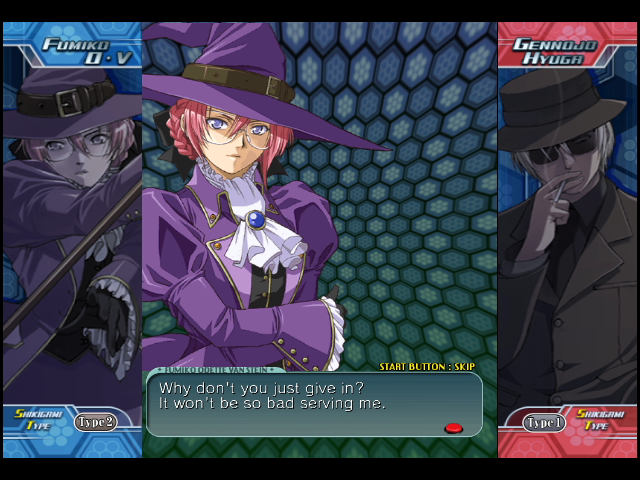Select the Type1 shikigami badge

pos(544,422)
